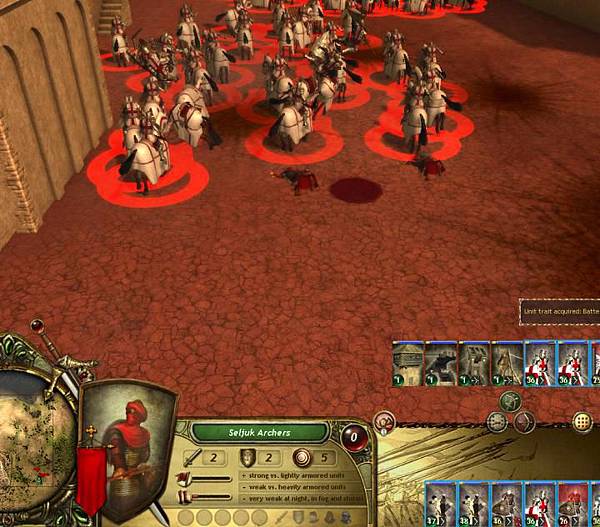Click the Seljuk Archers name banner

click(260, 433)
